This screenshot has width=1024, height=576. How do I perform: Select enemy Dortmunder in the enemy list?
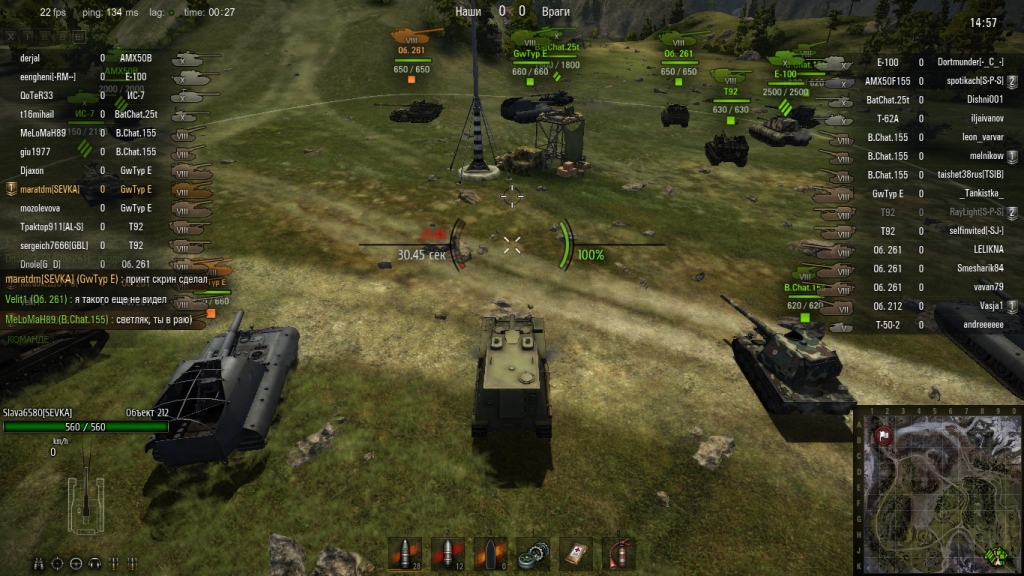tap(970, 62)
